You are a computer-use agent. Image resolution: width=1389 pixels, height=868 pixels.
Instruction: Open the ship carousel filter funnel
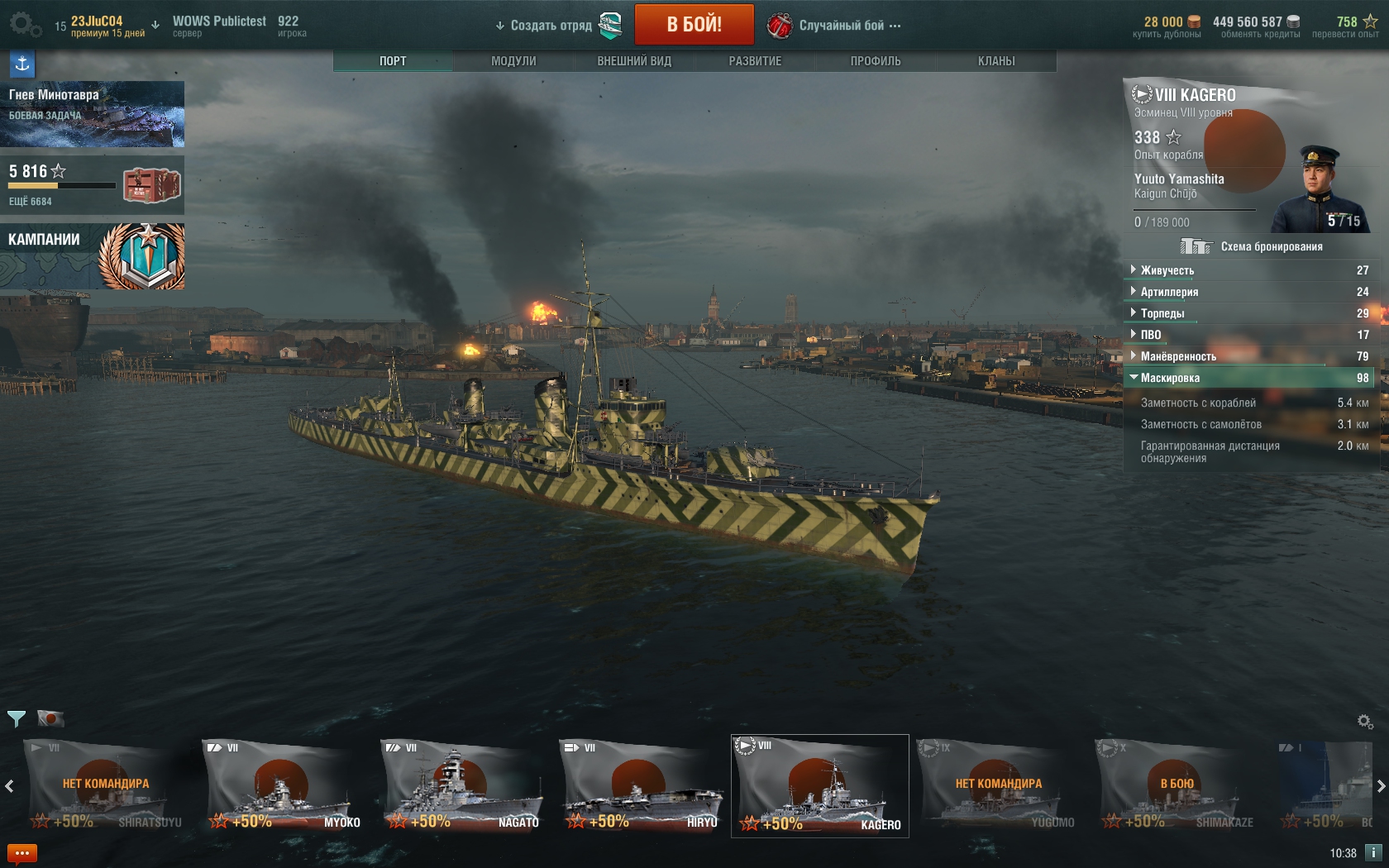(16, 718)
